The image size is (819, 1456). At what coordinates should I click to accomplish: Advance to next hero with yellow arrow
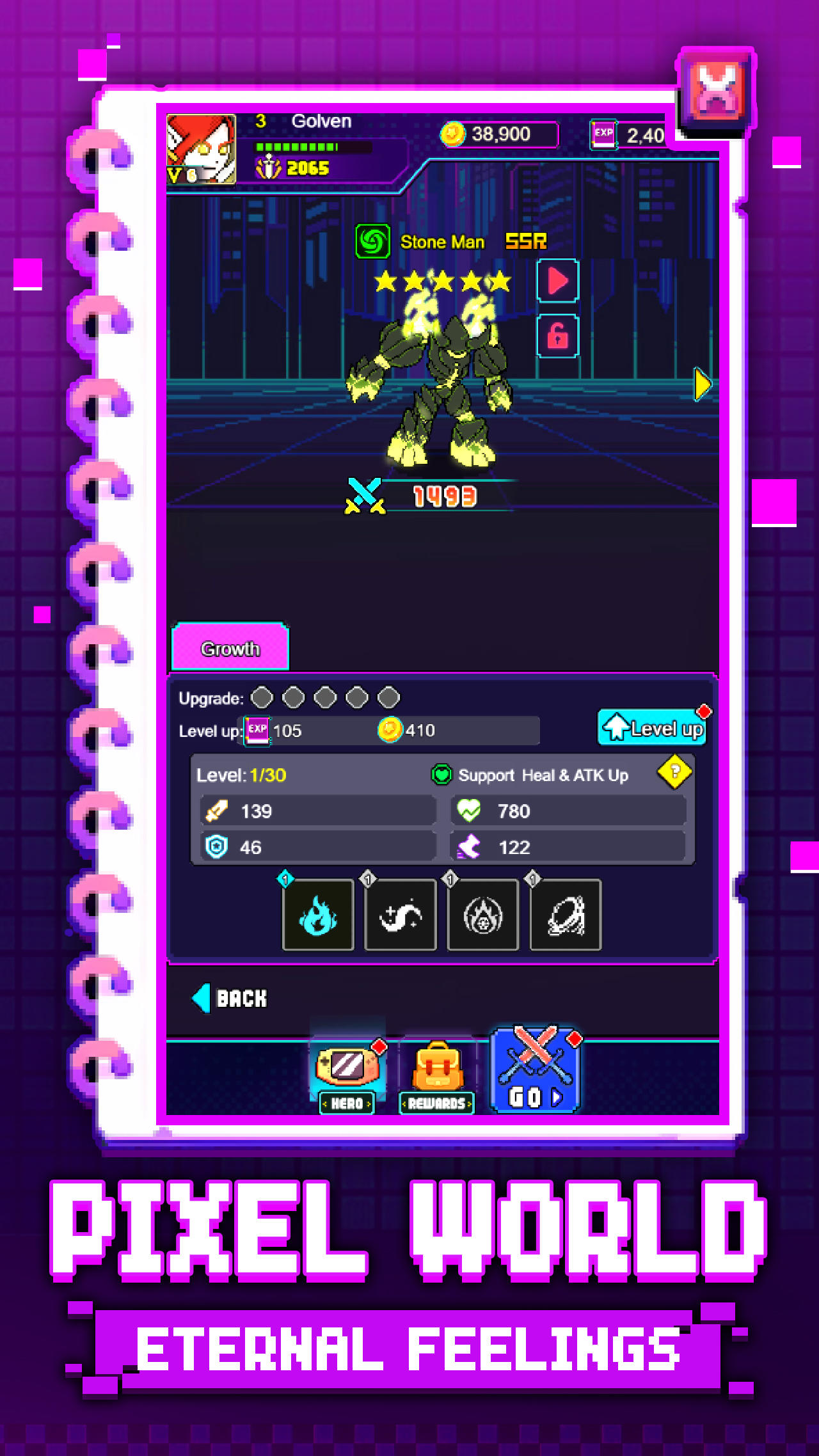coord(702,384)
